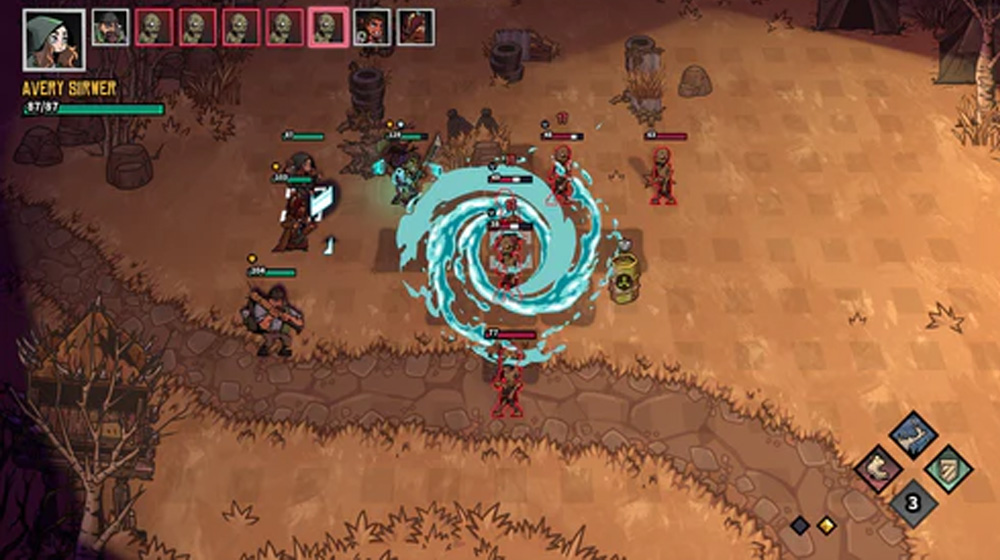Activate the blue pointing-hand ability
The image size is (1000, 560).
click(x=913, y=435)
